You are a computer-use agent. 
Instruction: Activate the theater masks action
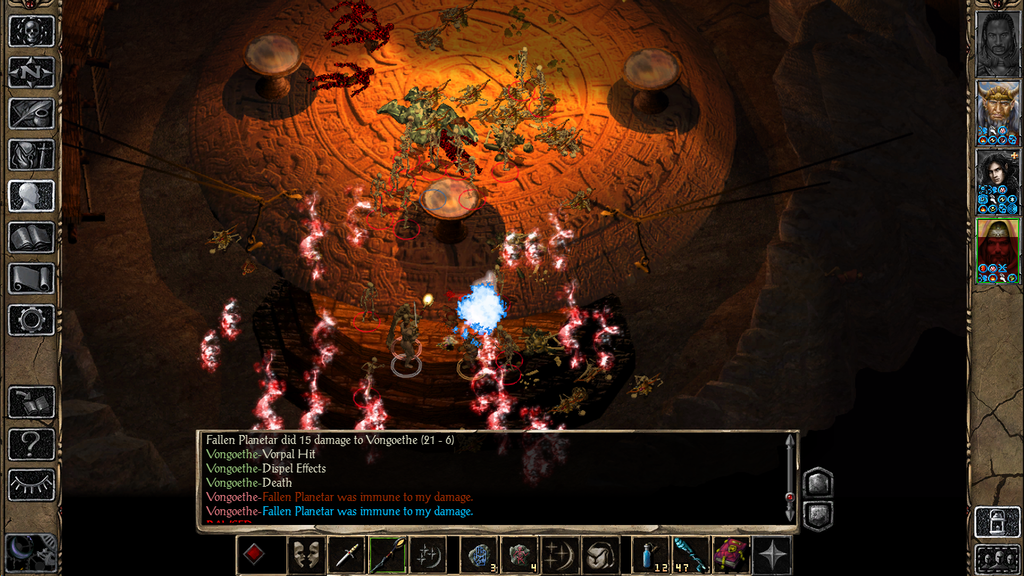pyautogui.click(x=304, y=555)
